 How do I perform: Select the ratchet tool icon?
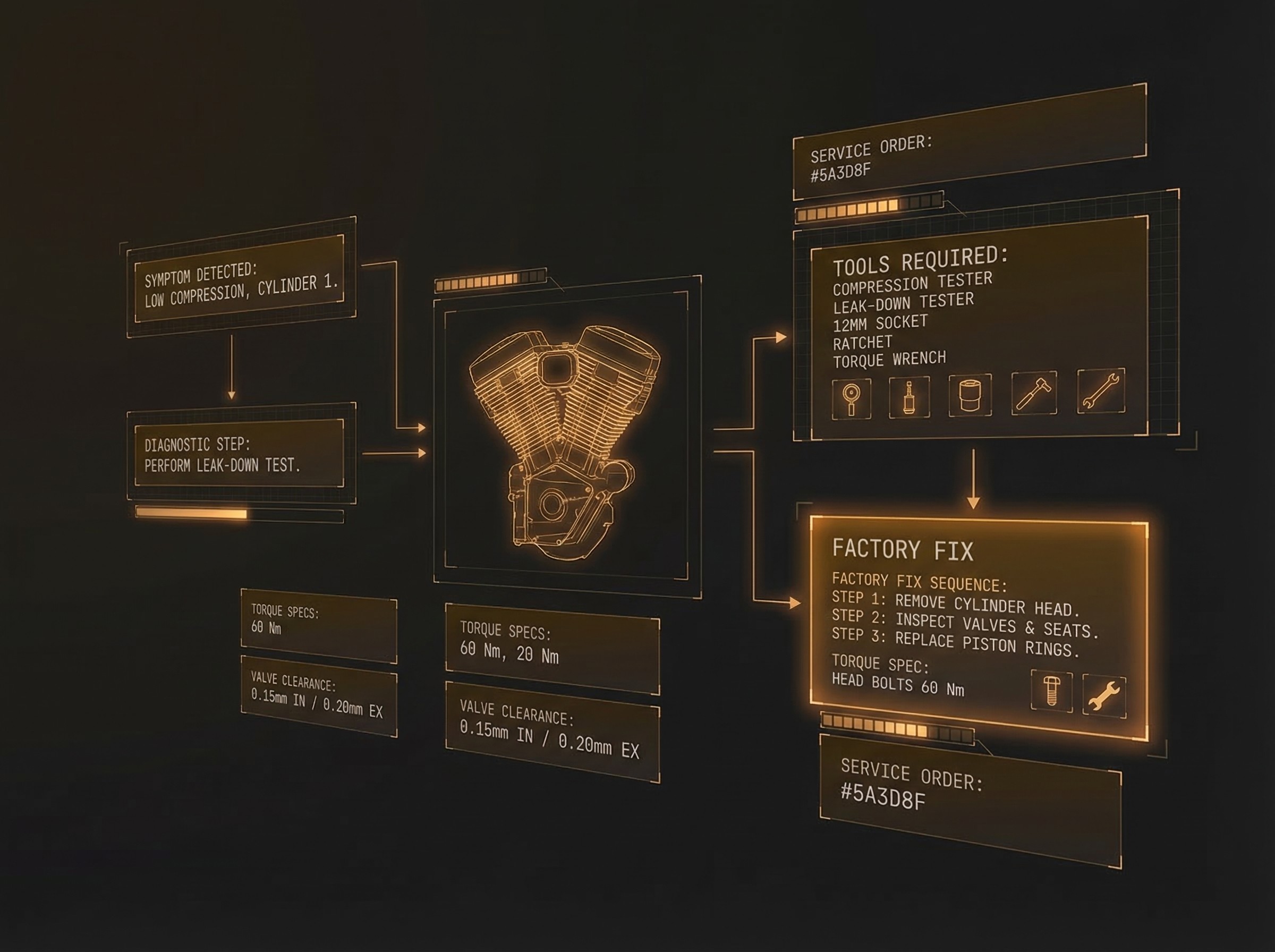1034,393
